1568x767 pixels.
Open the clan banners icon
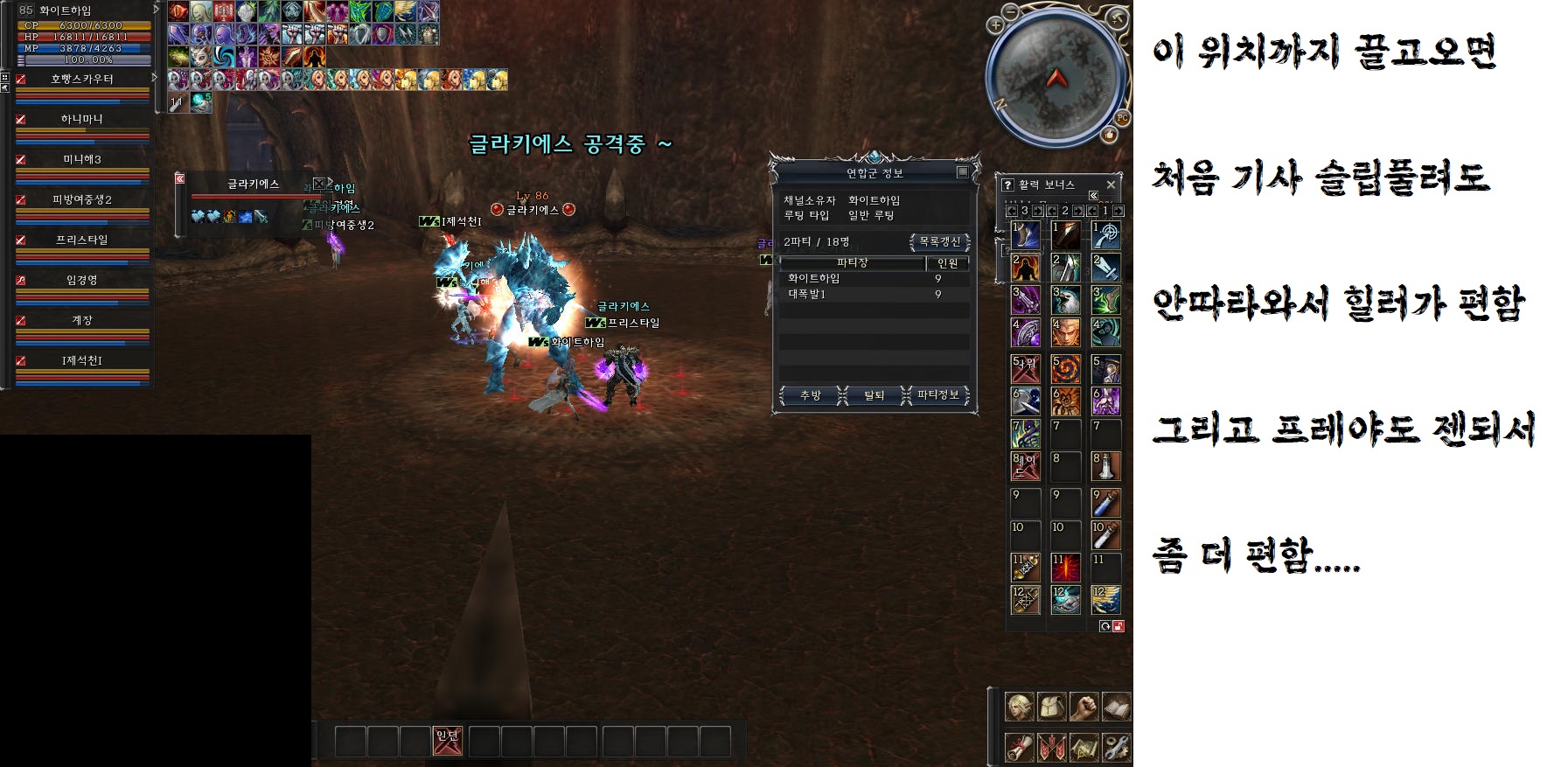(x=1051, y=748)
